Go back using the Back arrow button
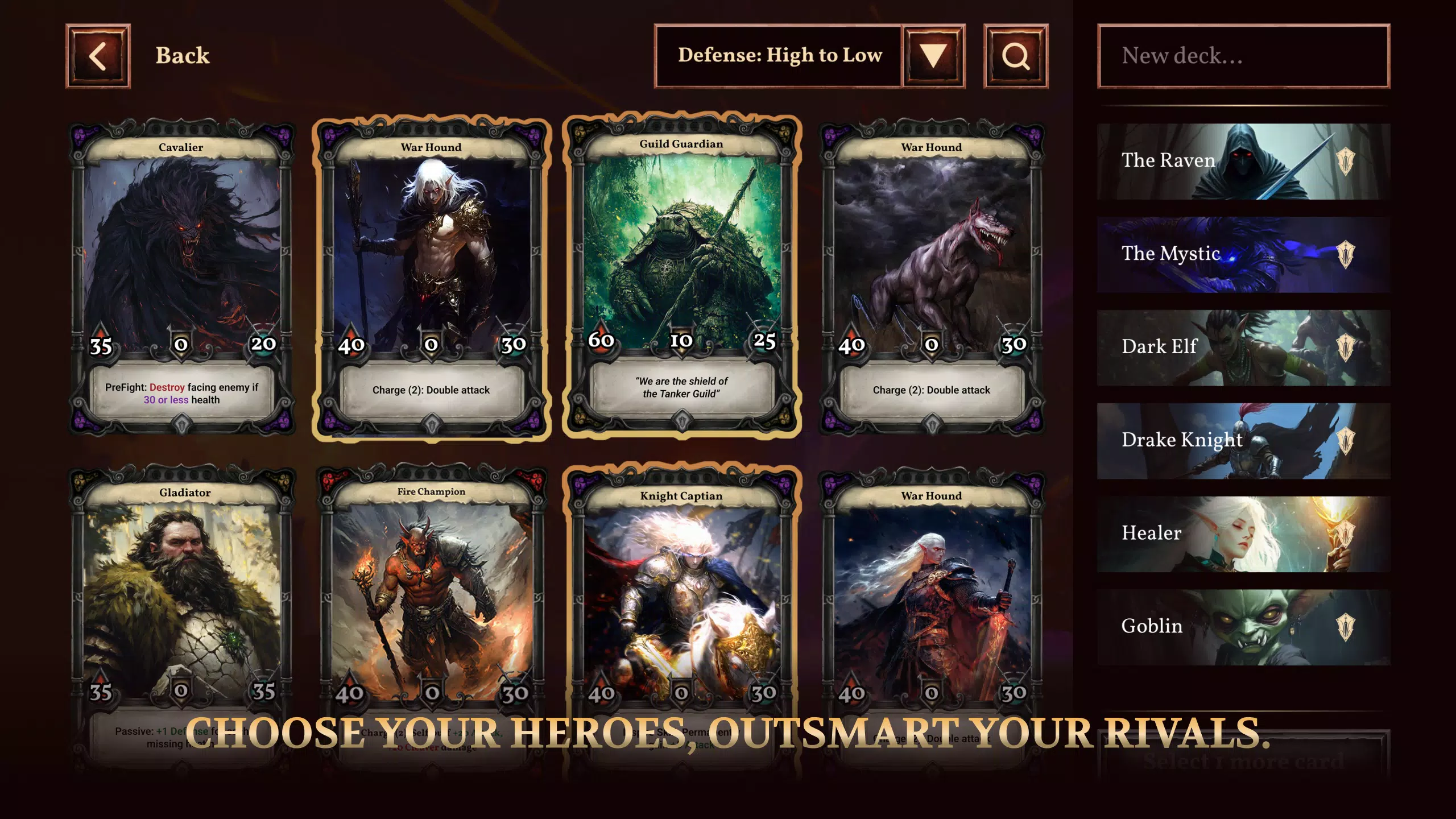Image resolution: width=1456 pixels, height=819 pixels. click(98, 56)
